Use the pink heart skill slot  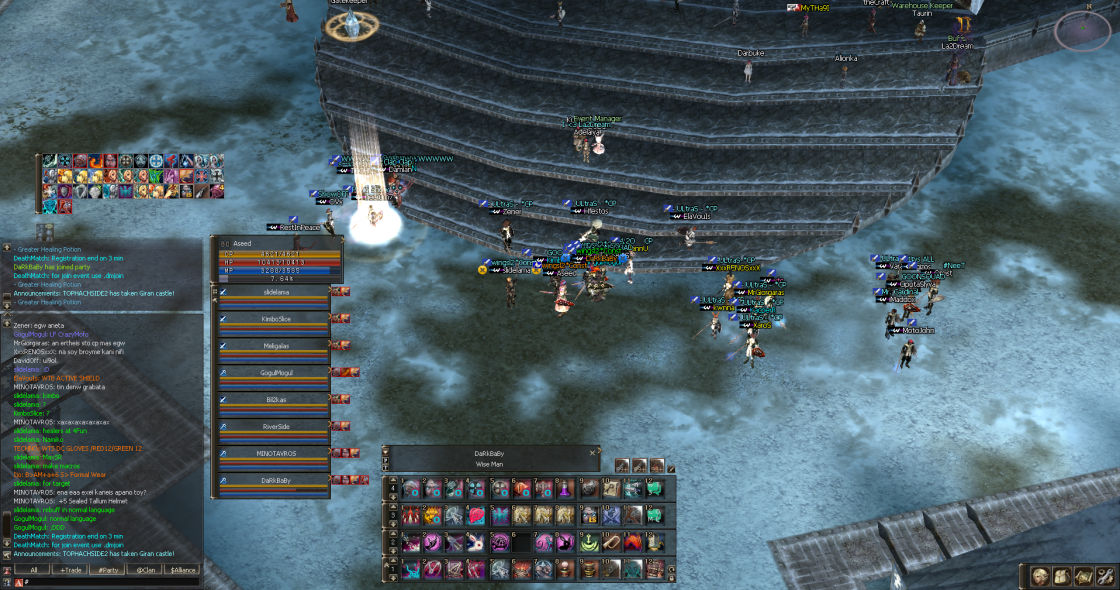tap(476, 514)
